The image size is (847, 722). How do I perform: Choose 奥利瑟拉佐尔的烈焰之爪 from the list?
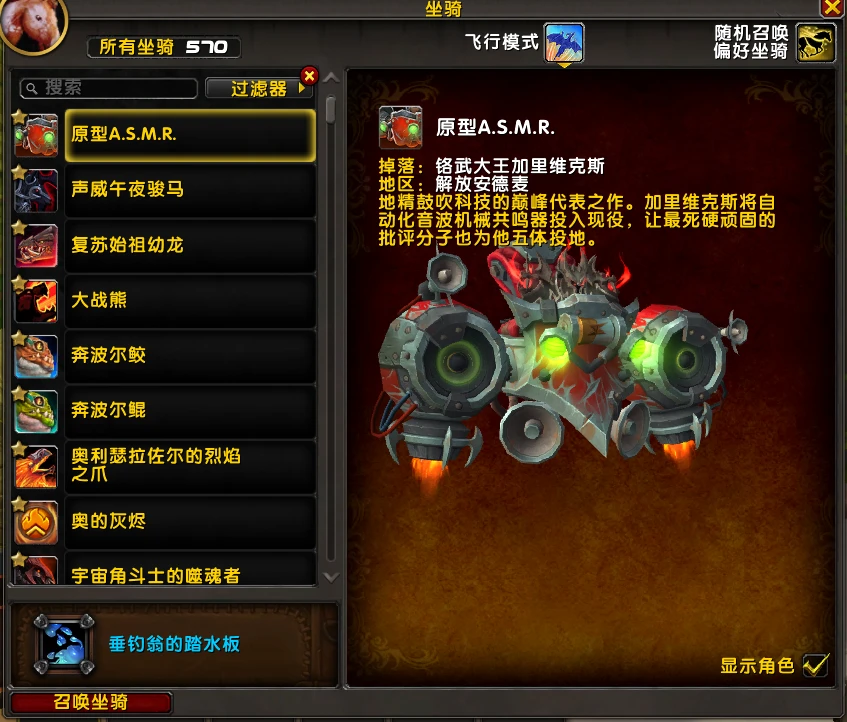[190, 465]
